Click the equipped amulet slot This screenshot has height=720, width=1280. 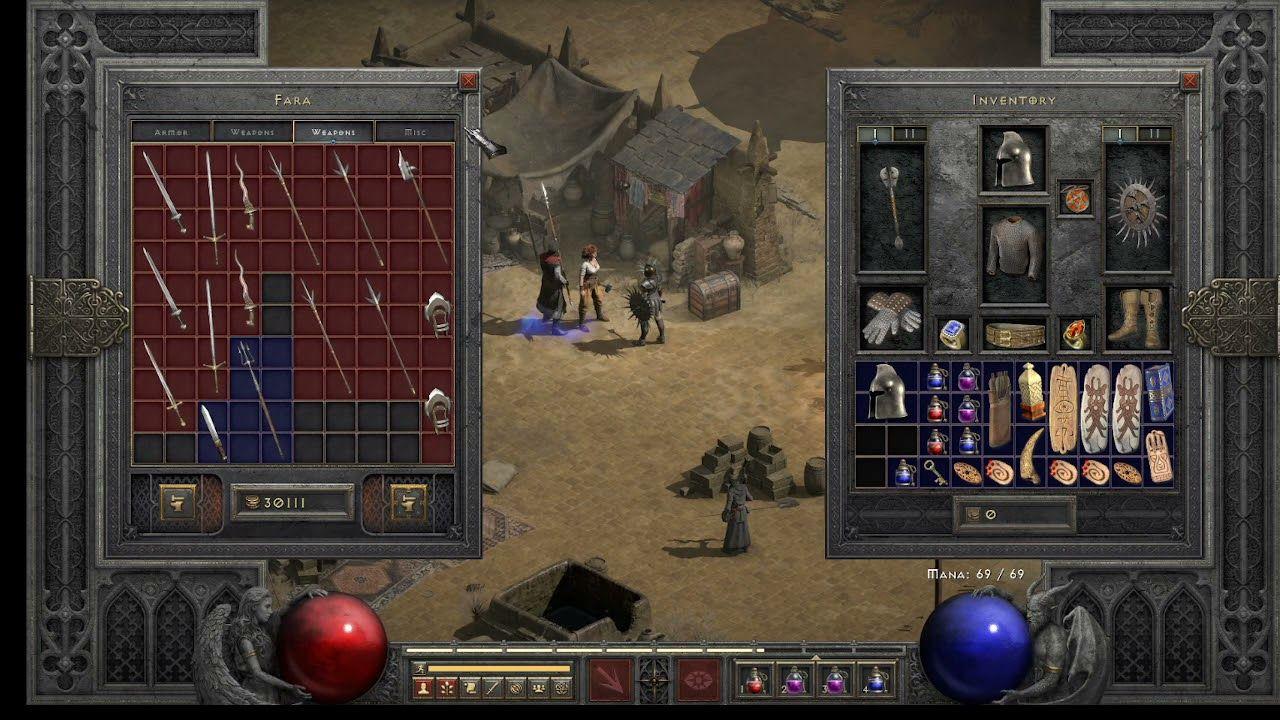click(1076, 198)
